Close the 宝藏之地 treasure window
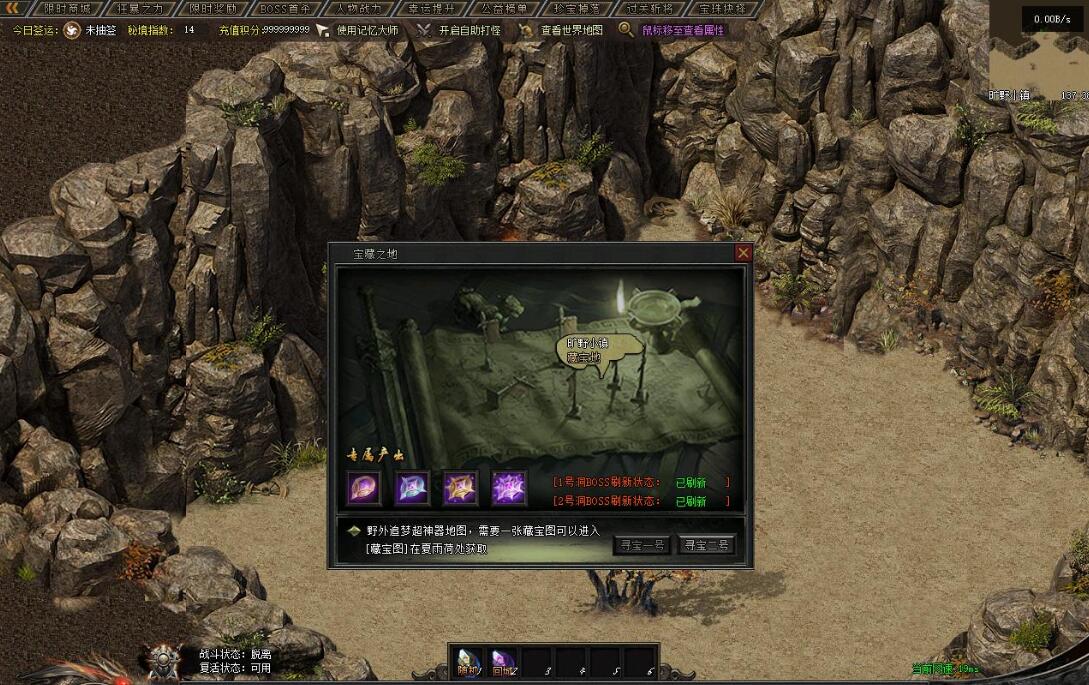The image size is (1089, 685). tap(743, 253)
